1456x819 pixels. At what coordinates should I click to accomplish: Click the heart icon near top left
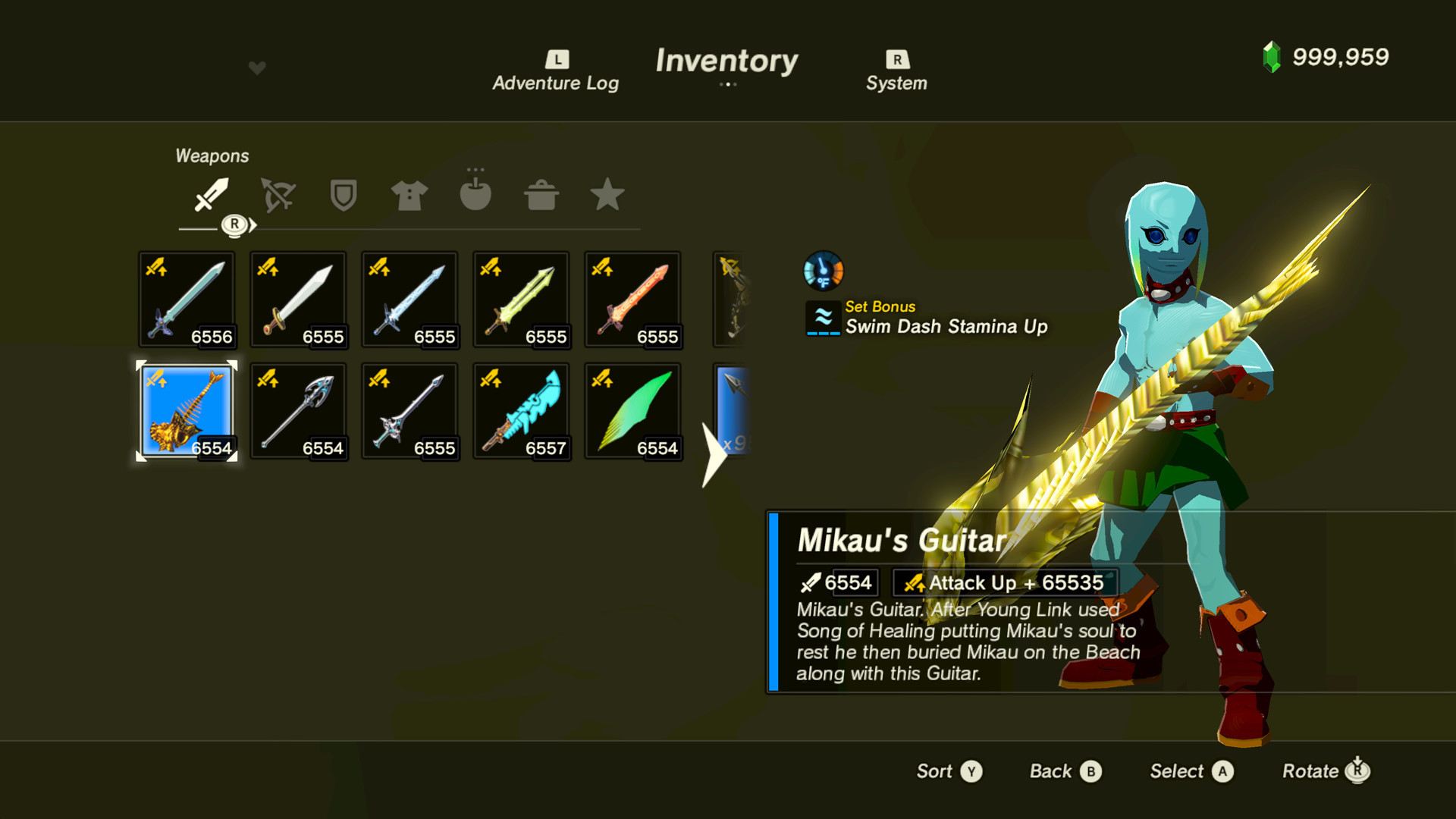257,67
